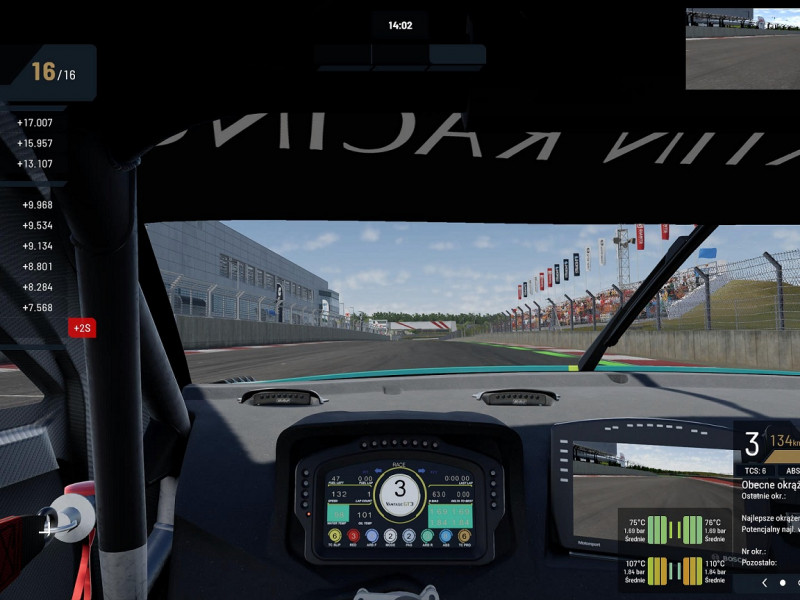The image size is (800, 600).
Task: Click the left arrow under the lap info panel
Action: tap(765, 582)
